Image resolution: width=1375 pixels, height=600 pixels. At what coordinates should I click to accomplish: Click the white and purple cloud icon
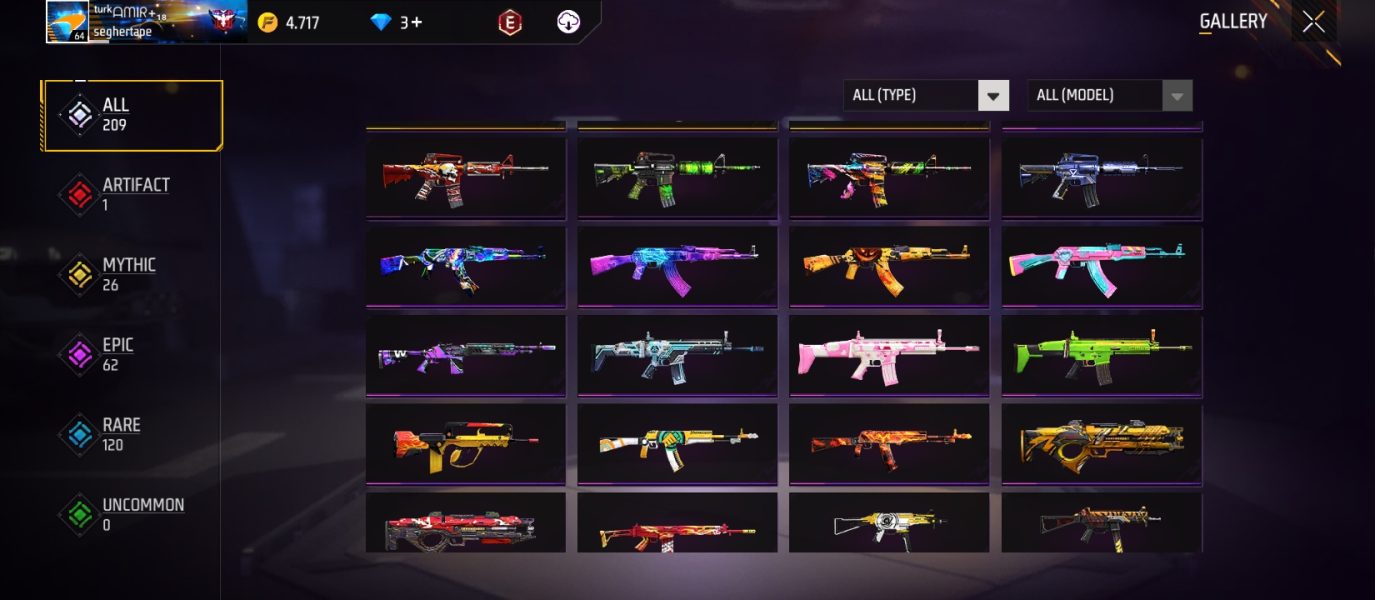pyautogui.click(x=569, y=22)
